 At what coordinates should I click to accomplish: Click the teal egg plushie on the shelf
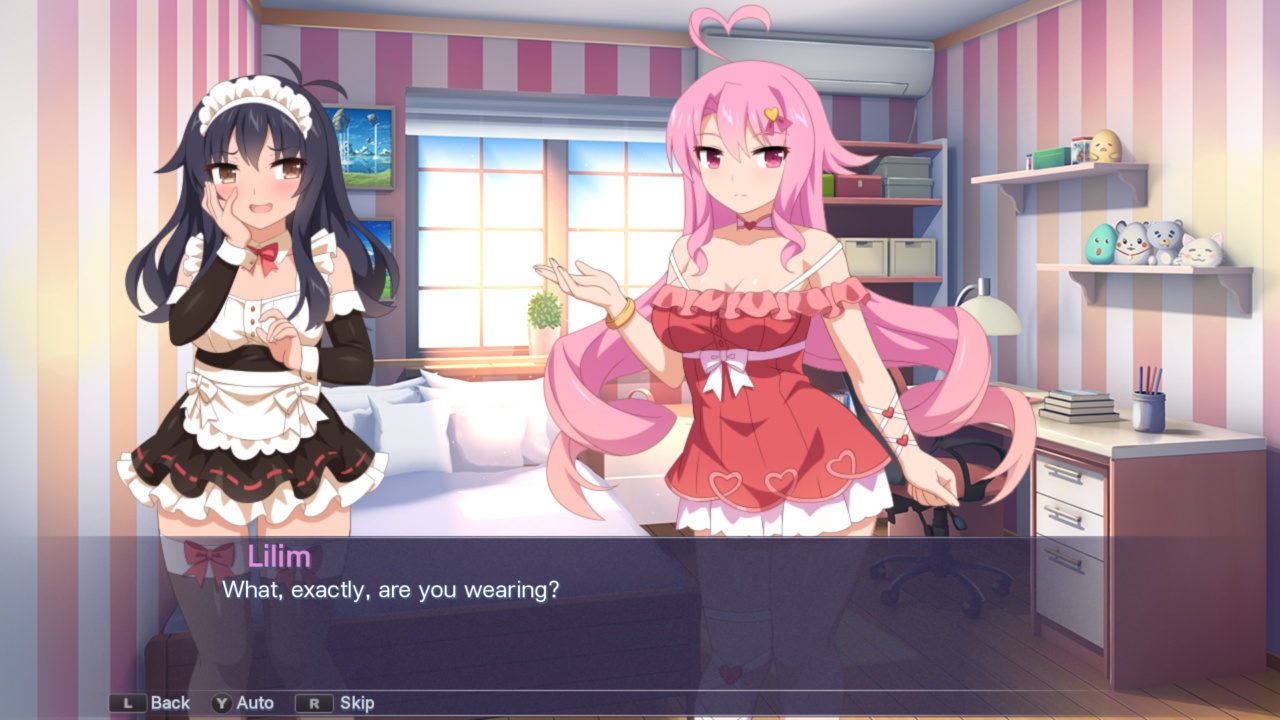pos(1102,244)
